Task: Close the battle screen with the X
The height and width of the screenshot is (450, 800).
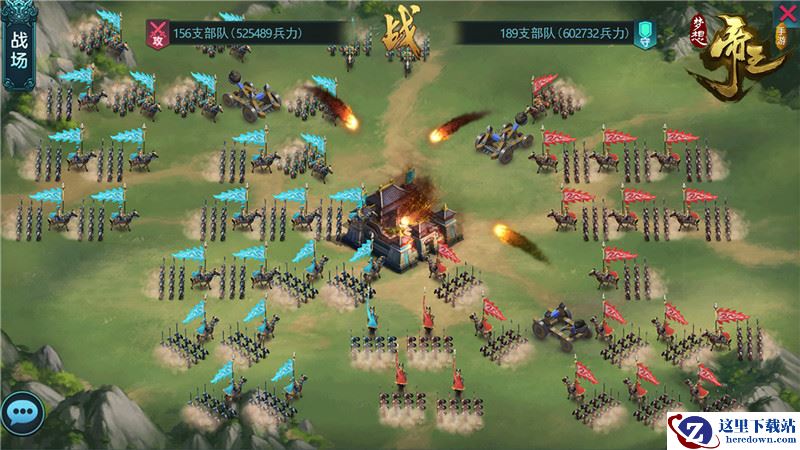Action: click(x=786, y=13)
